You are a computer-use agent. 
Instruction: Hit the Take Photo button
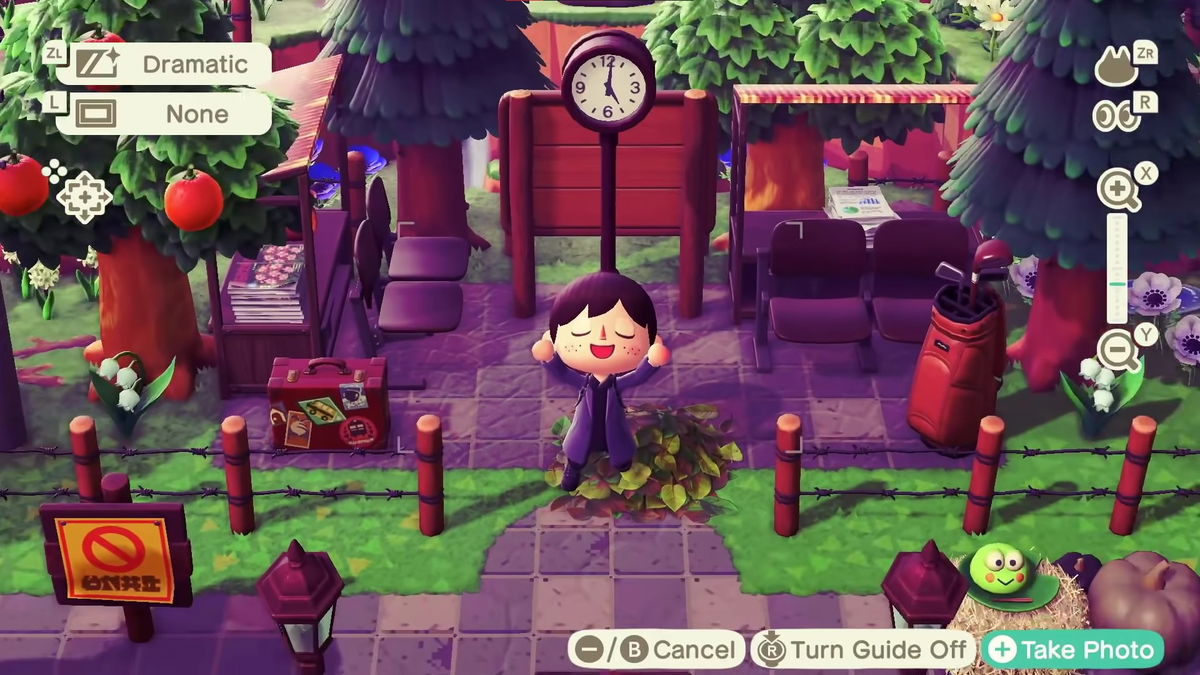coord(1072,650)
